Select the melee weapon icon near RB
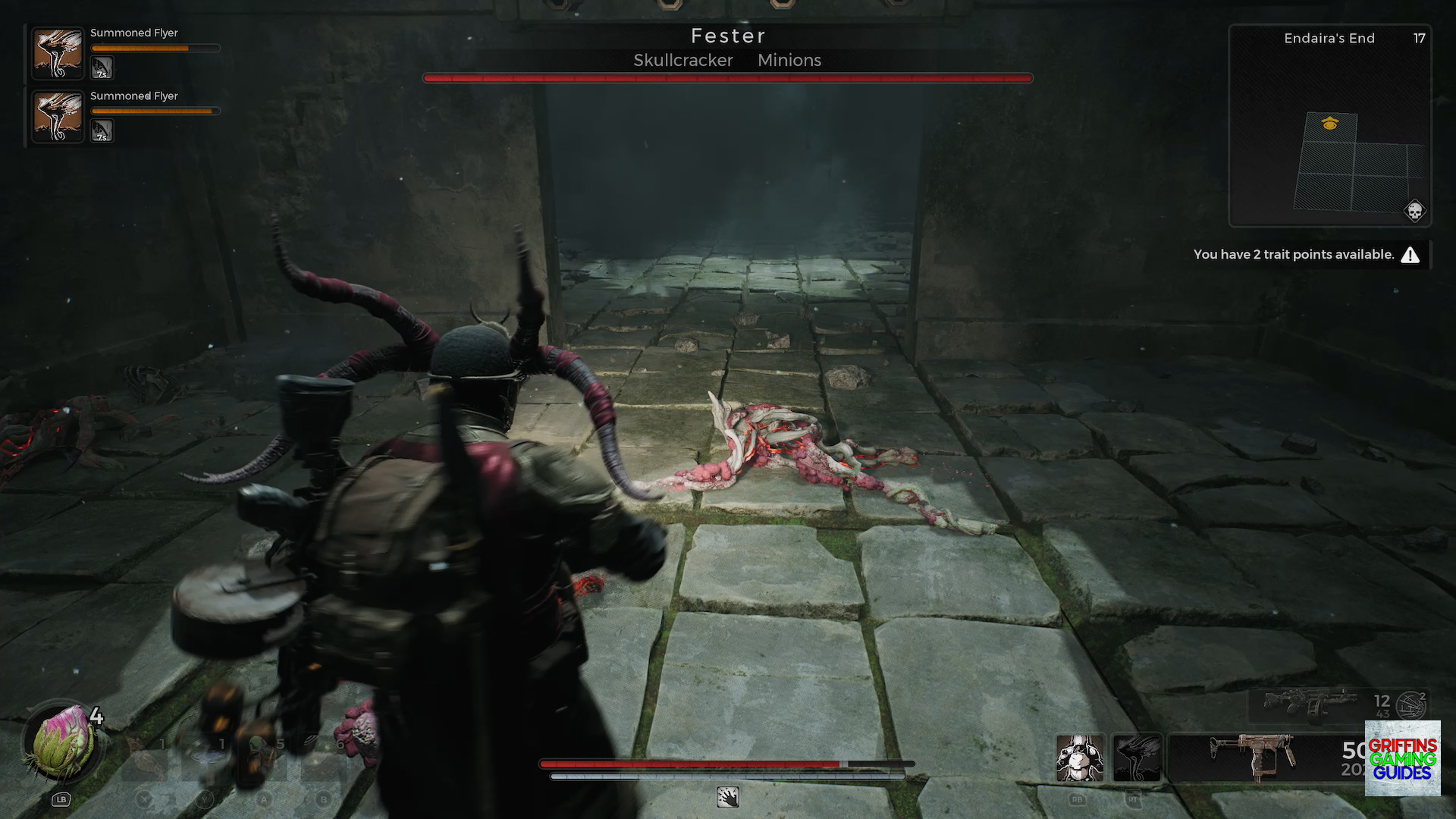 click(1080, 757)
